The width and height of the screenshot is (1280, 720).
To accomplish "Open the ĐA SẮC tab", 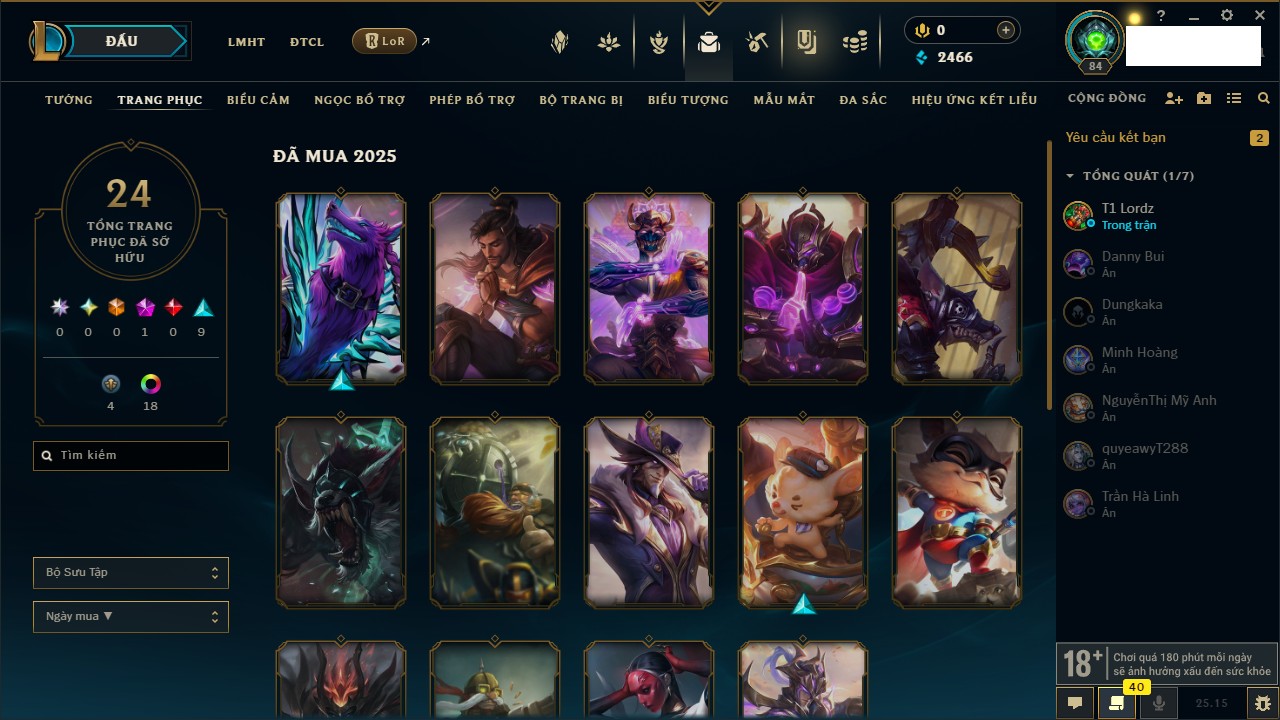I will coord(863,100).
